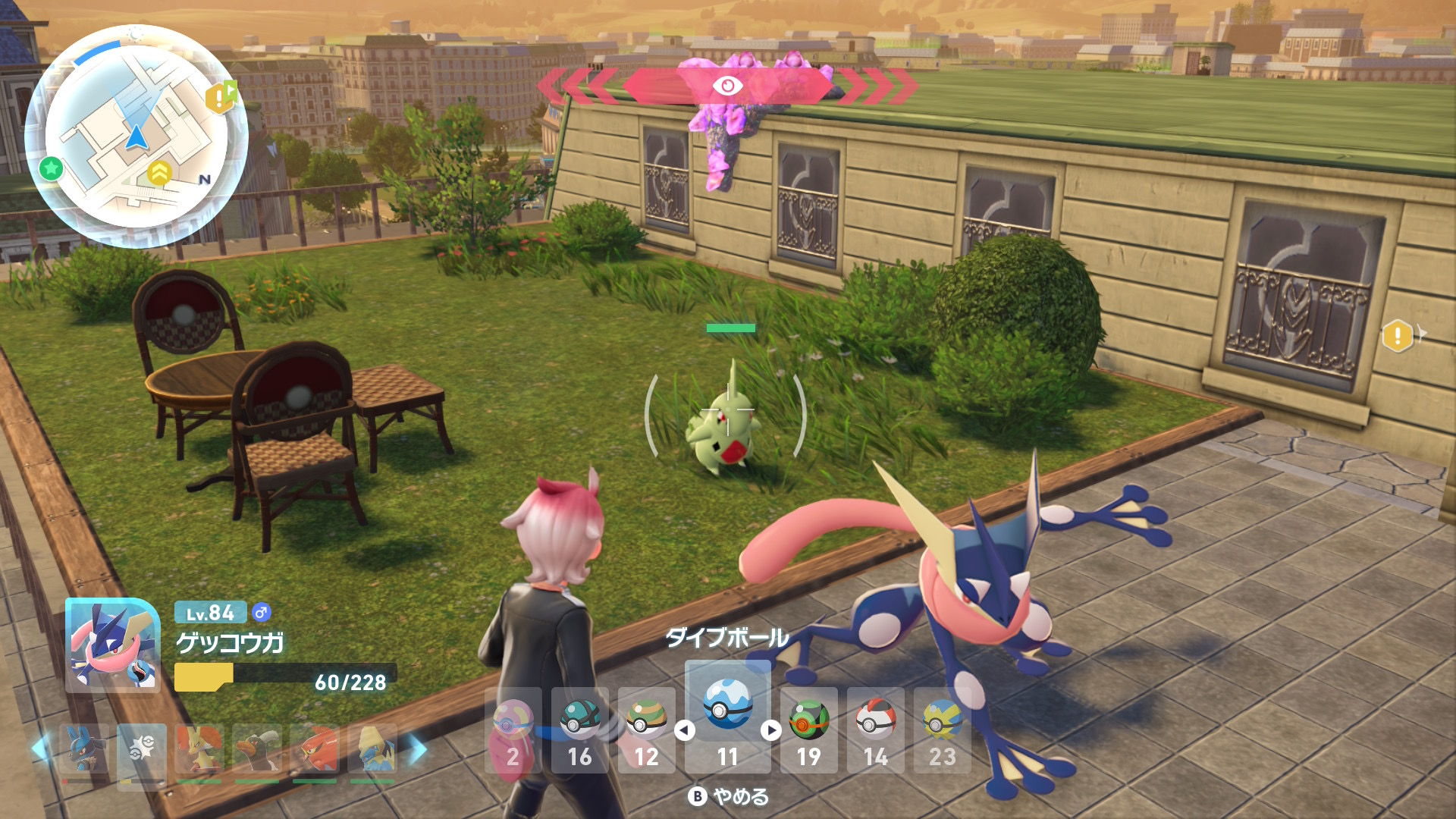1456x819 pixels.
Task: Select Greninja's large portrait
Action: pos(113,645)
